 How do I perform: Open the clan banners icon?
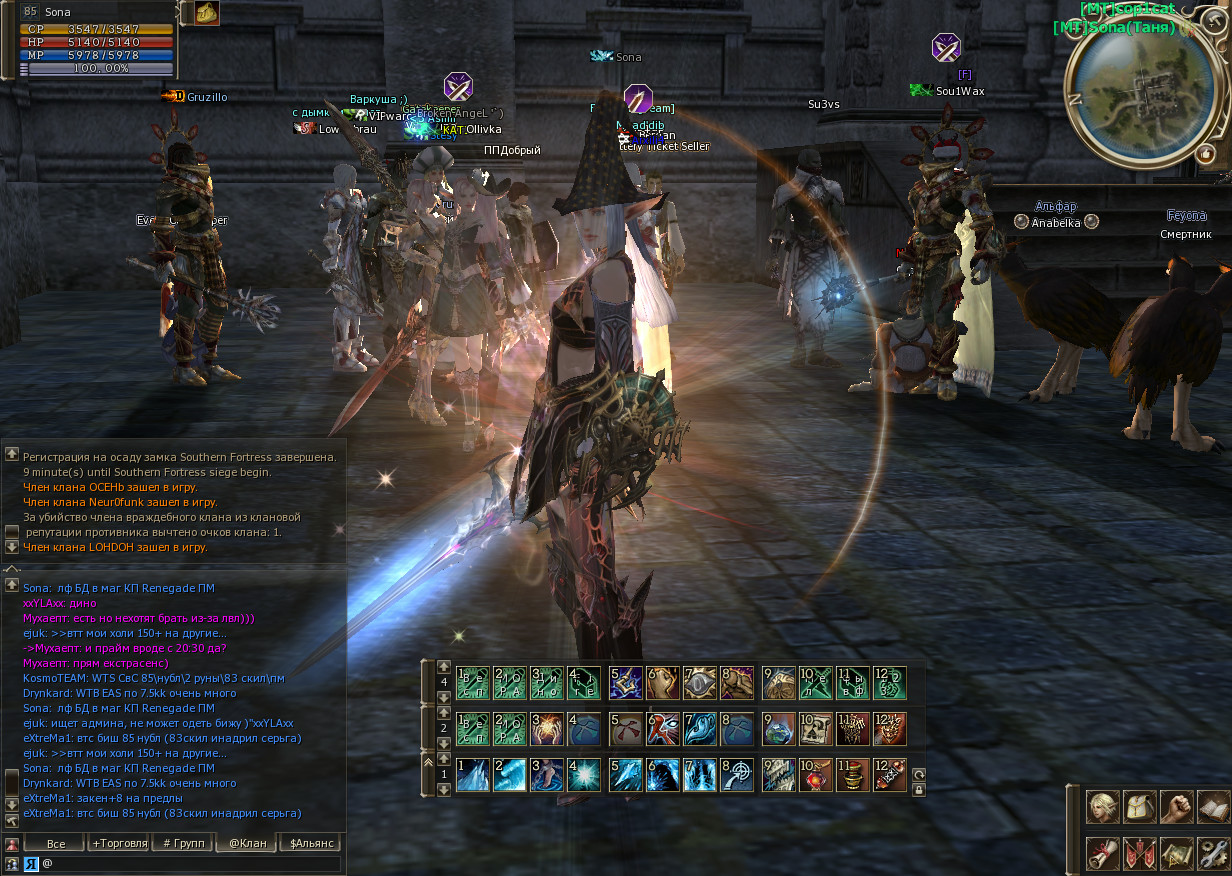[x=1139, y=853]
